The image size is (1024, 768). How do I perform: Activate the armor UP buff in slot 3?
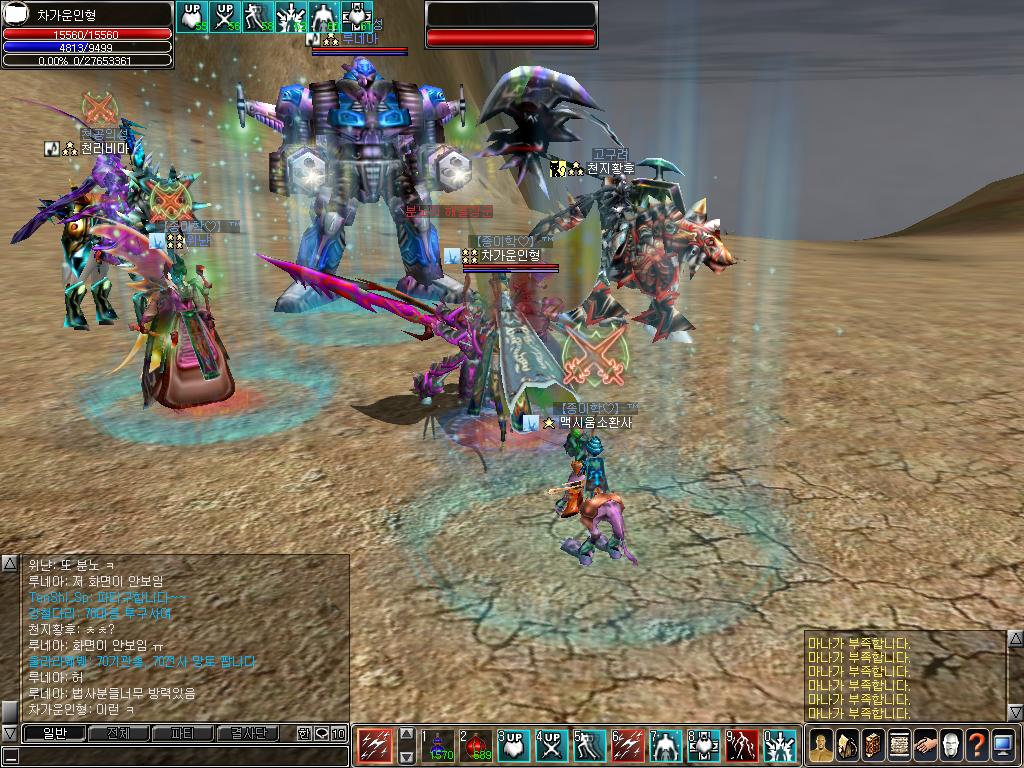[x=514, y=746]
